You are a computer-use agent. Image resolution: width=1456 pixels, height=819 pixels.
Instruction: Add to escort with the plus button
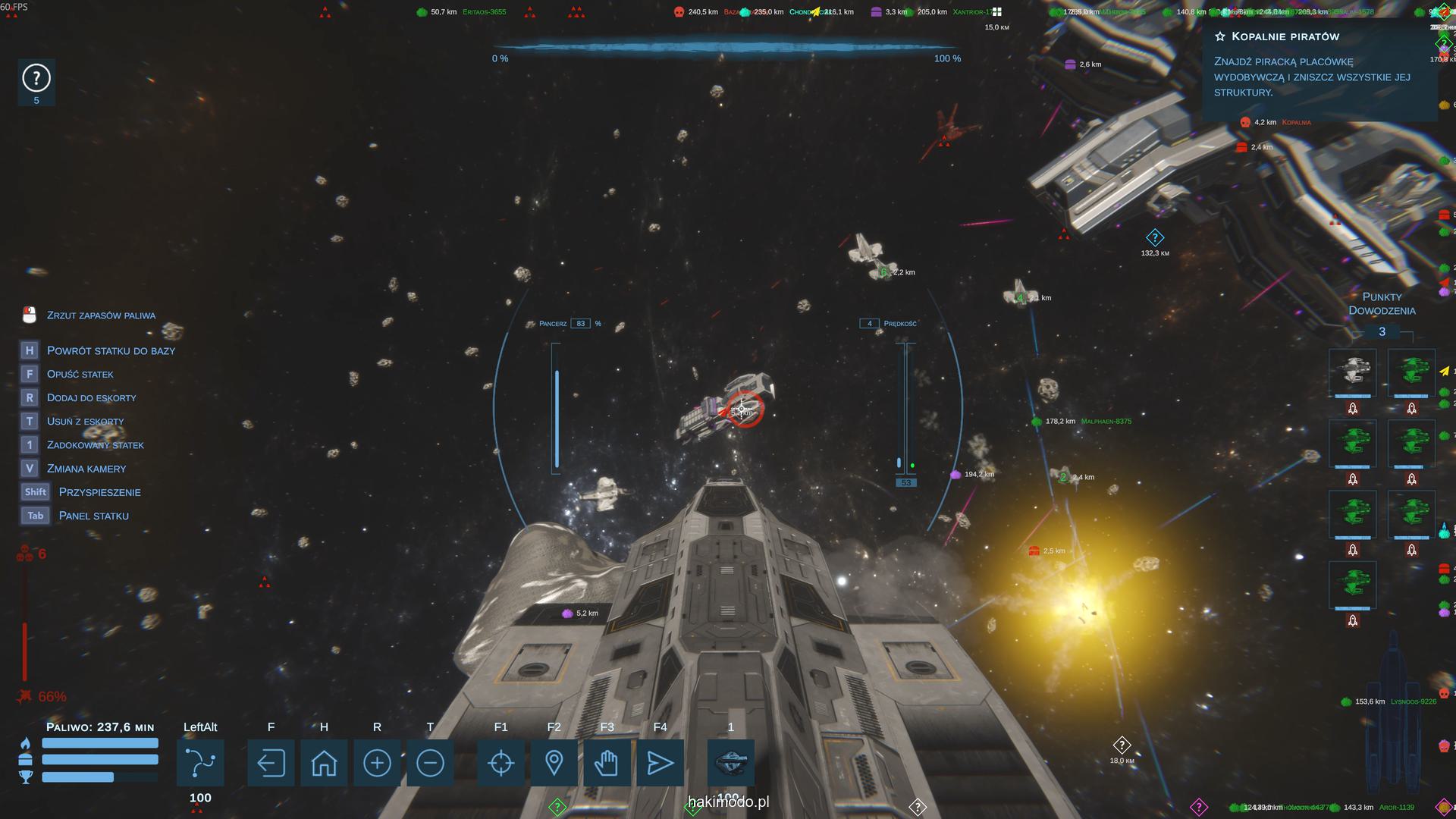[x=377, y=763]
